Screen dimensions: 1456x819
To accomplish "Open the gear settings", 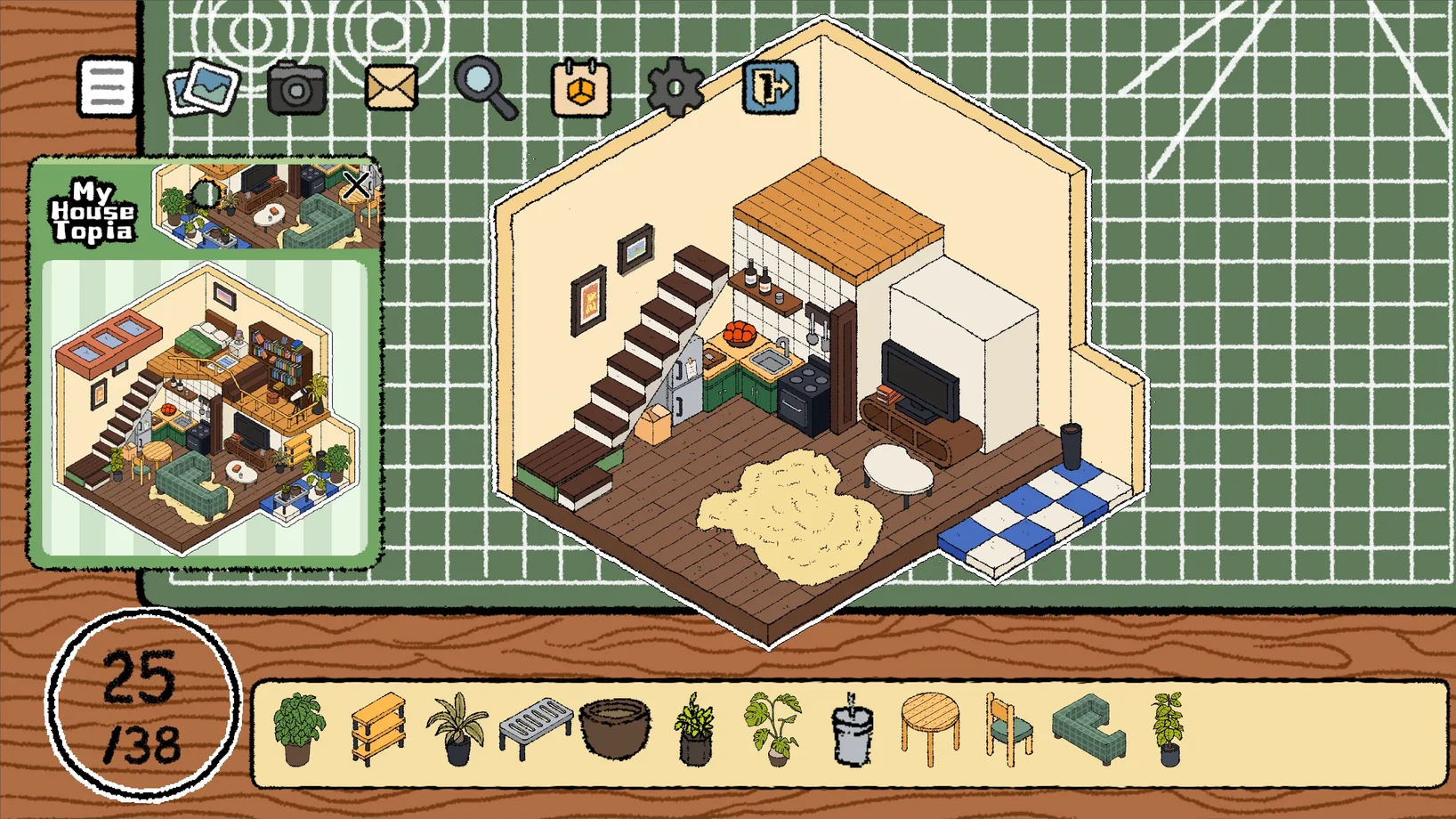I will [x=675, y=87].
